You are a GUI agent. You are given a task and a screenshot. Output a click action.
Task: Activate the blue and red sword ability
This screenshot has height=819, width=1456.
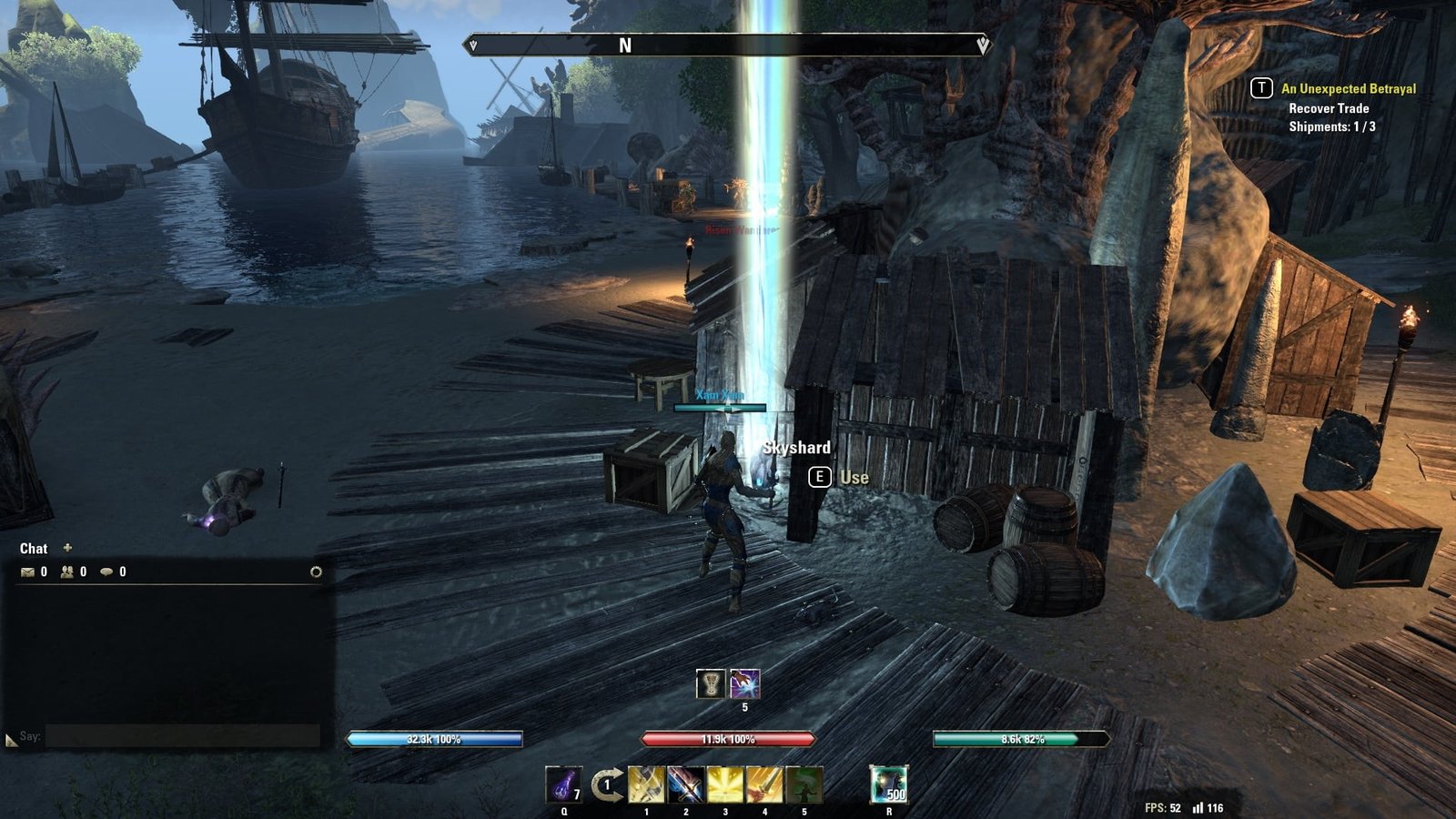click(686, 784)
